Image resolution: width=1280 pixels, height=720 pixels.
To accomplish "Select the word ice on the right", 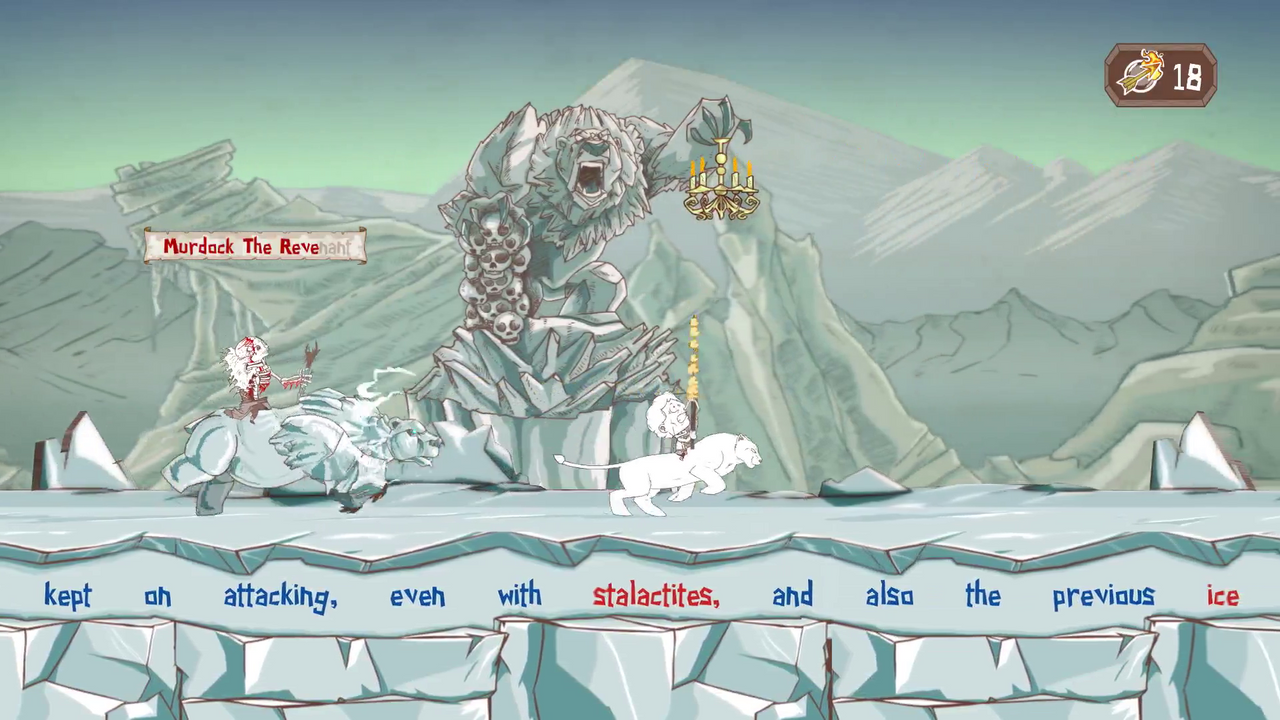I will tap(1223, 596).
